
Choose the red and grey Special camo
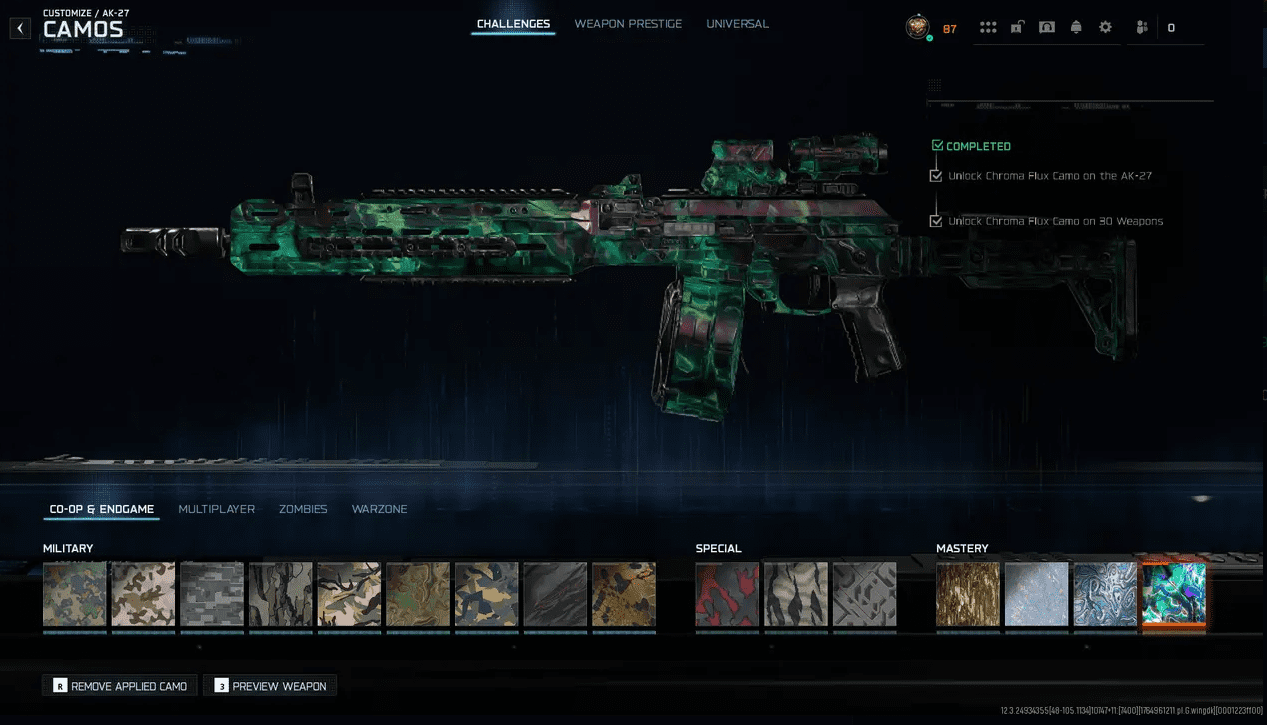727,594
